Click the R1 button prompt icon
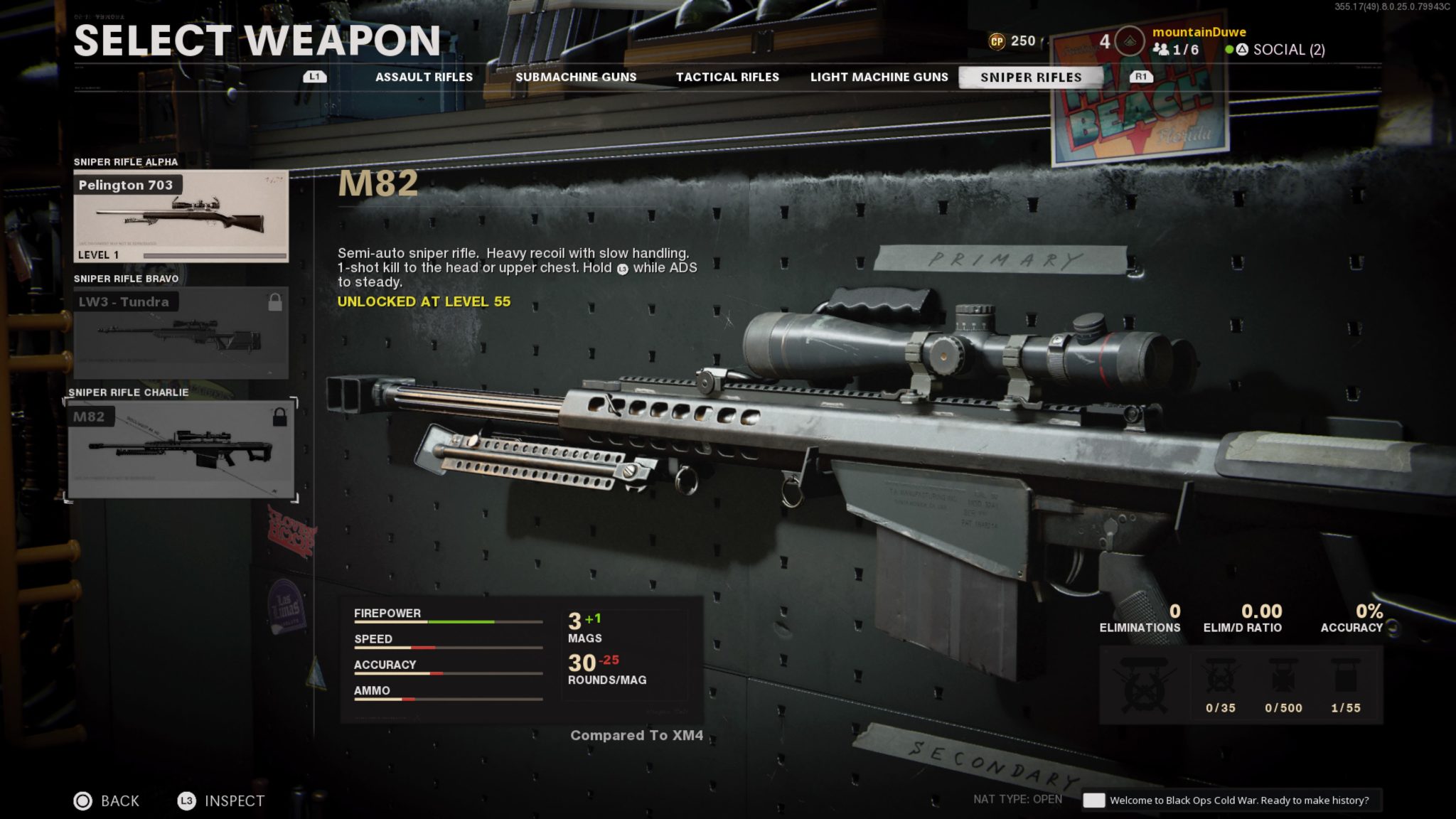This screenshot has height=819, width=1456. 1140,76
